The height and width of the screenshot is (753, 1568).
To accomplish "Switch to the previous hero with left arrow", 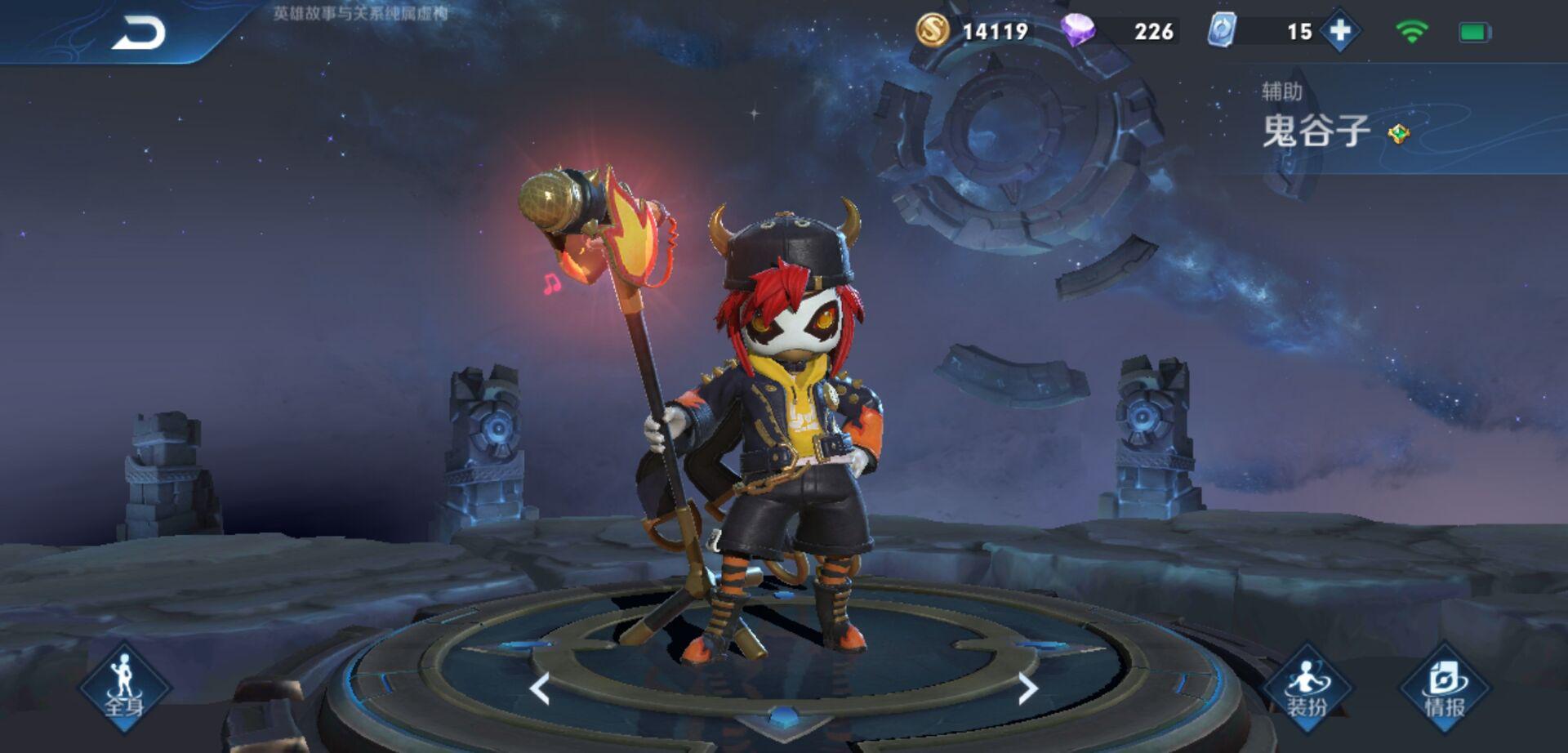I will [x=539, y=688].
